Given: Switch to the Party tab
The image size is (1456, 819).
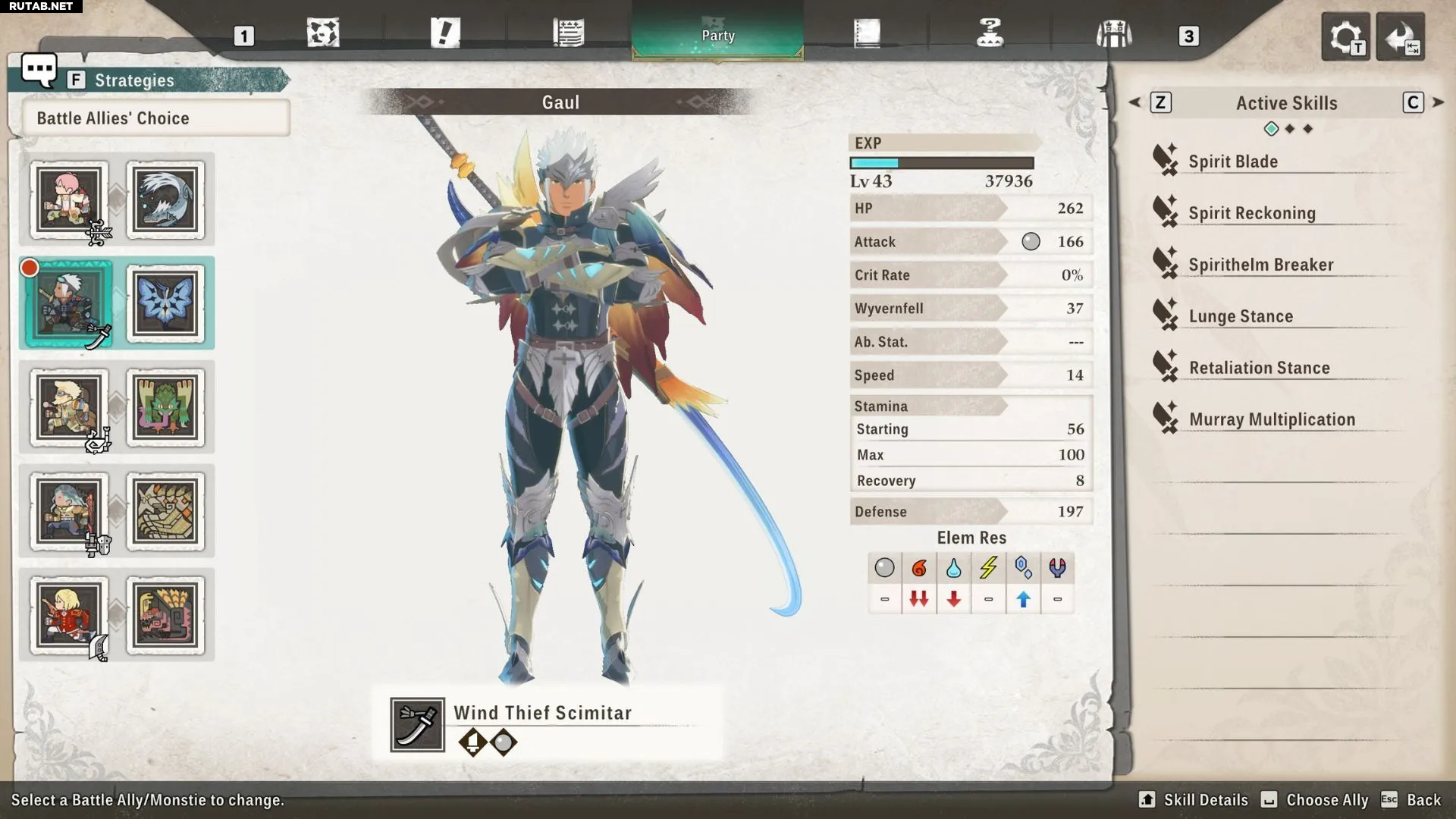Looking at the screenshot, I should click(717, 35).
